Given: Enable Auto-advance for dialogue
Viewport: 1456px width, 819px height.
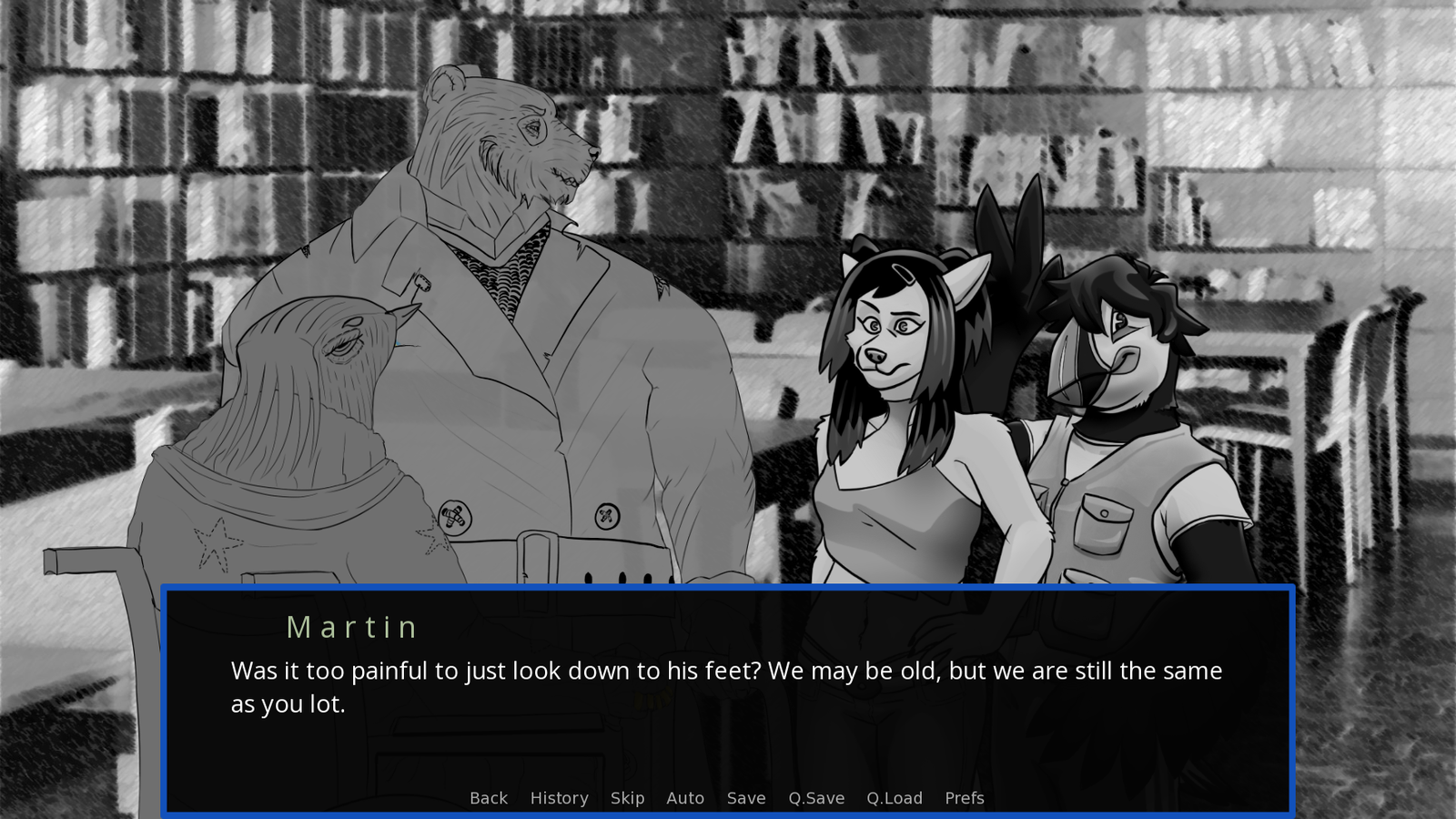Looking at the screenshot, I should tap(685, 798).
